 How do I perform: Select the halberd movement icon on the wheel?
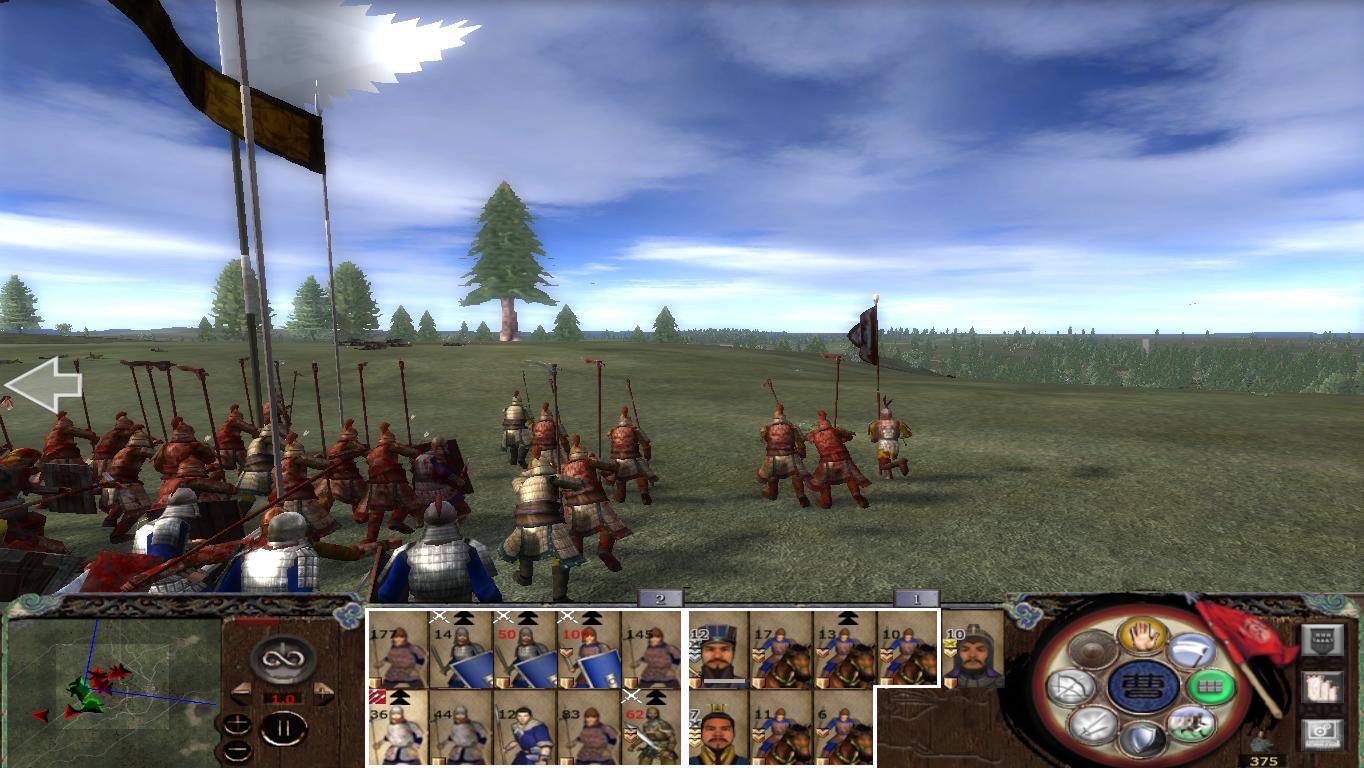tap(1193, 651)
